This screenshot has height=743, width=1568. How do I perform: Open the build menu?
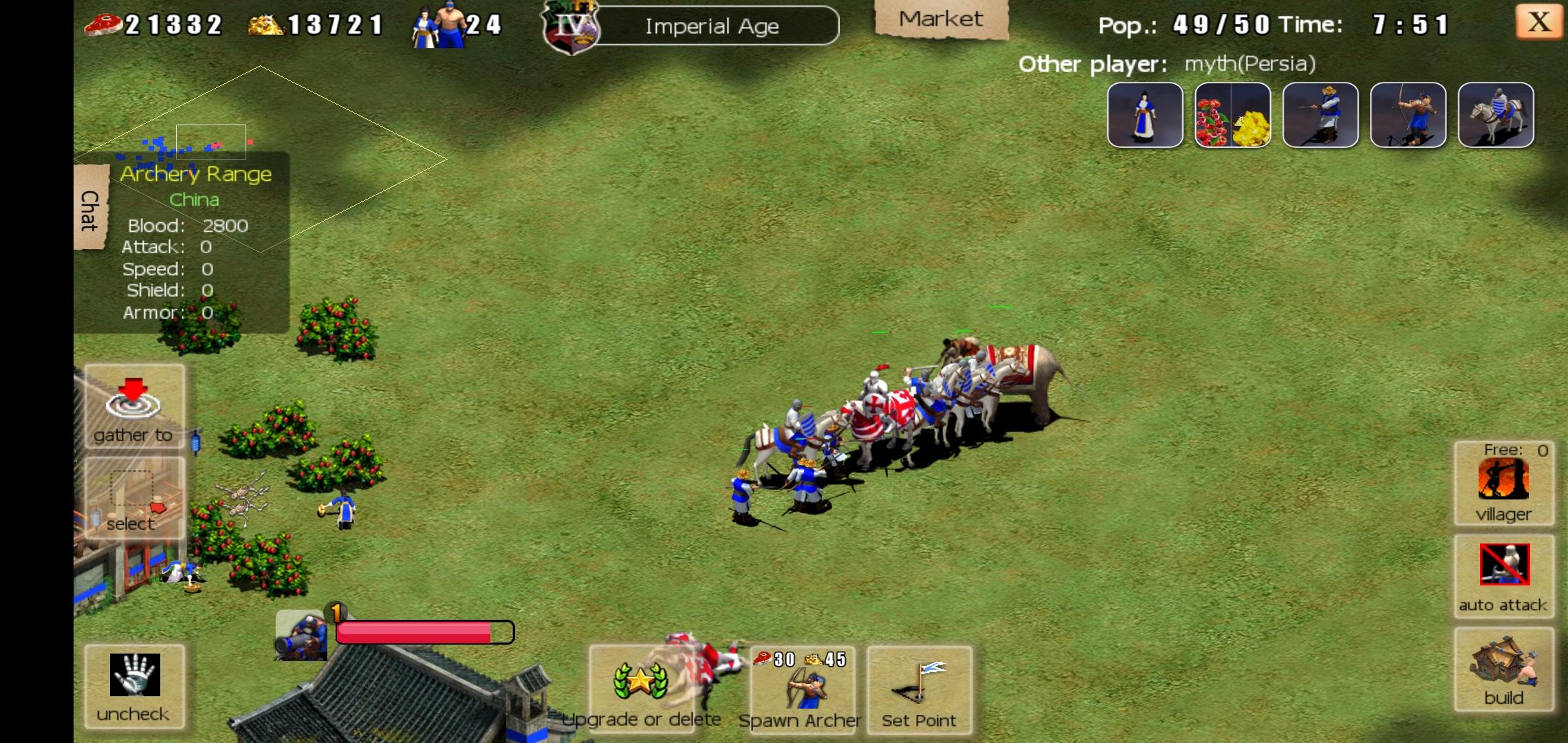tap(1503, 668)
